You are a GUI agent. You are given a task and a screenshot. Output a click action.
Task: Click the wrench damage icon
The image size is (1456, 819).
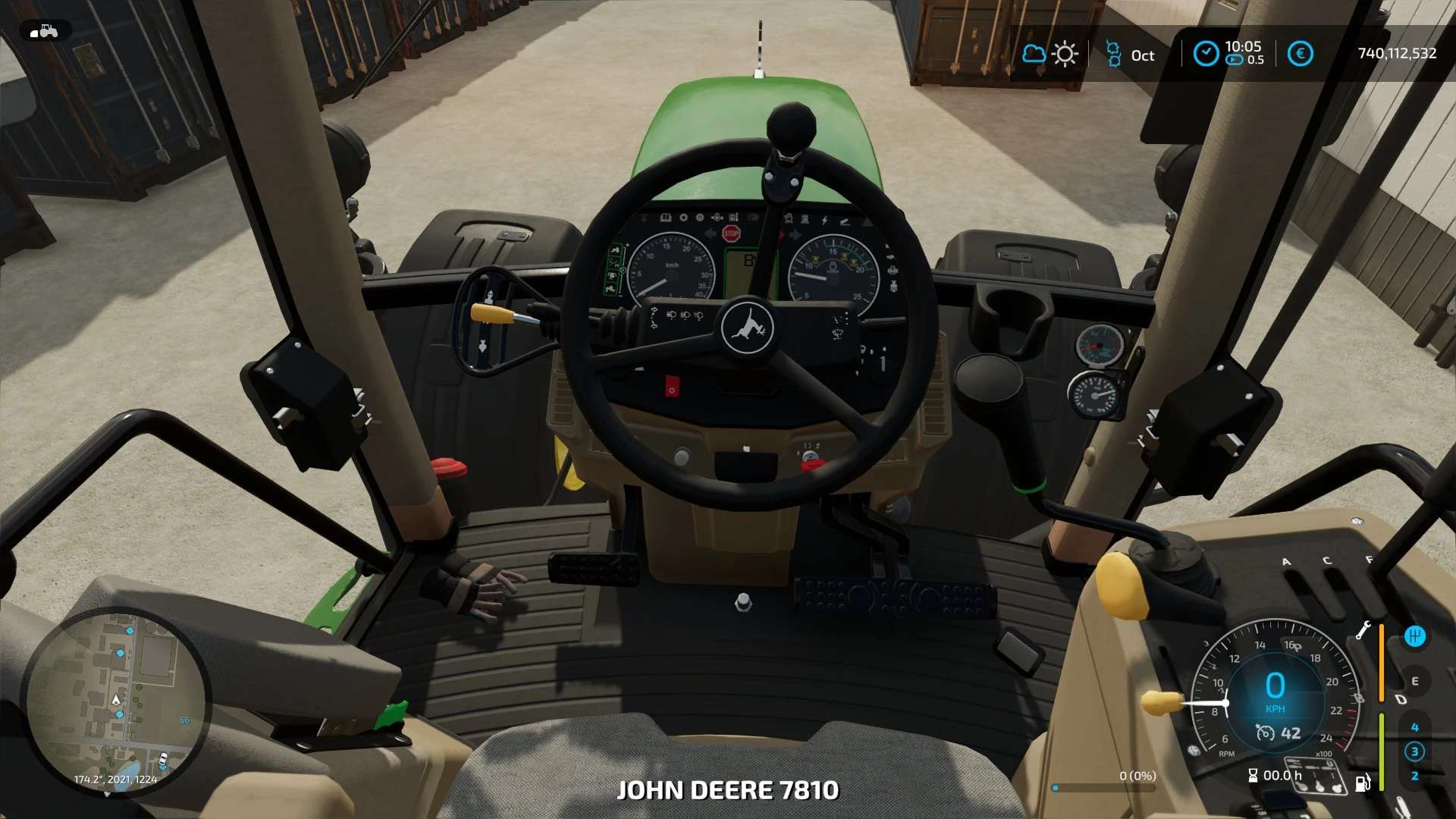click(x=1363, y=631)
